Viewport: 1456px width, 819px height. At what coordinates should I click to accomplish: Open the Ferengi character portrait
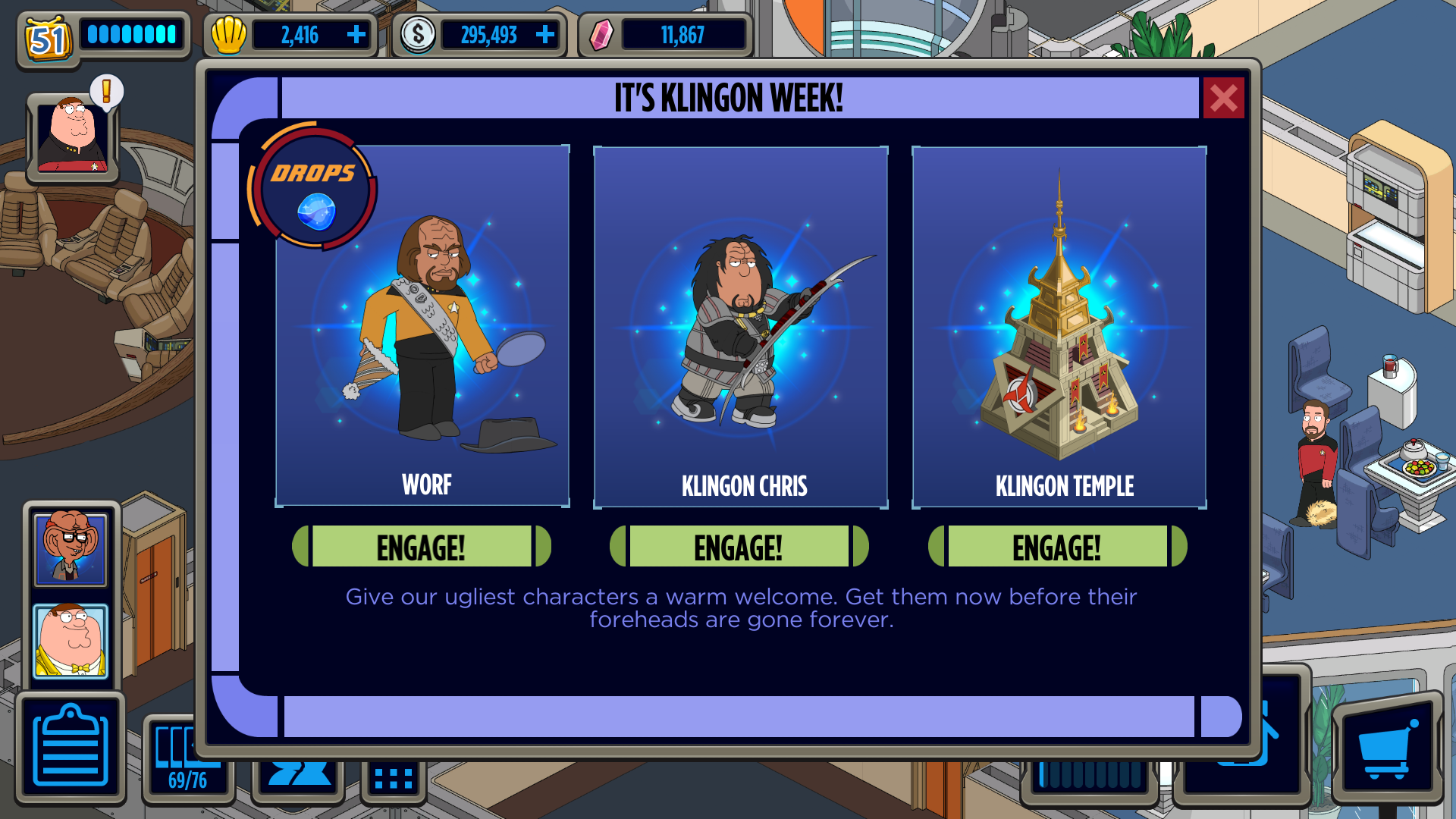(x=71, y=548)
